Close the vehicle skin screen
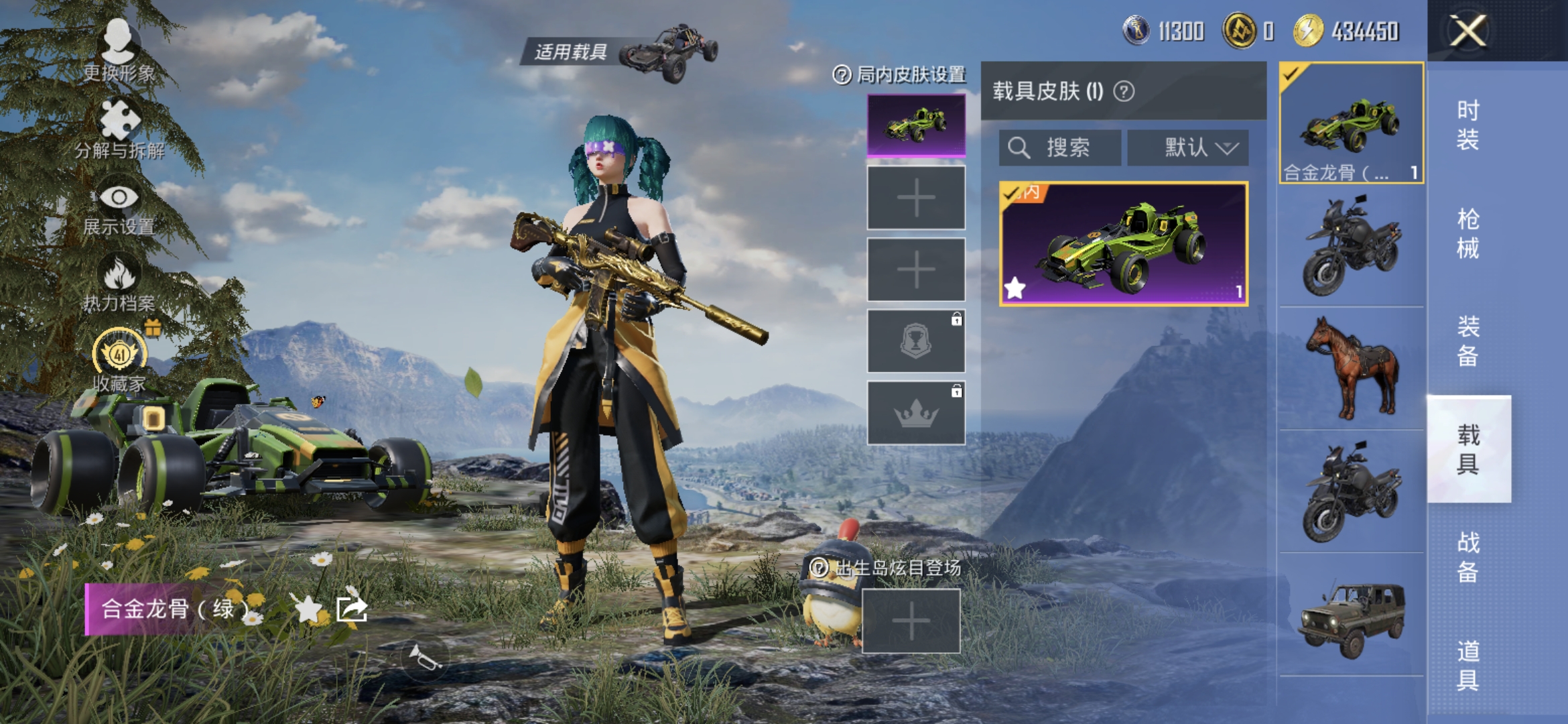 point(1467,31)
